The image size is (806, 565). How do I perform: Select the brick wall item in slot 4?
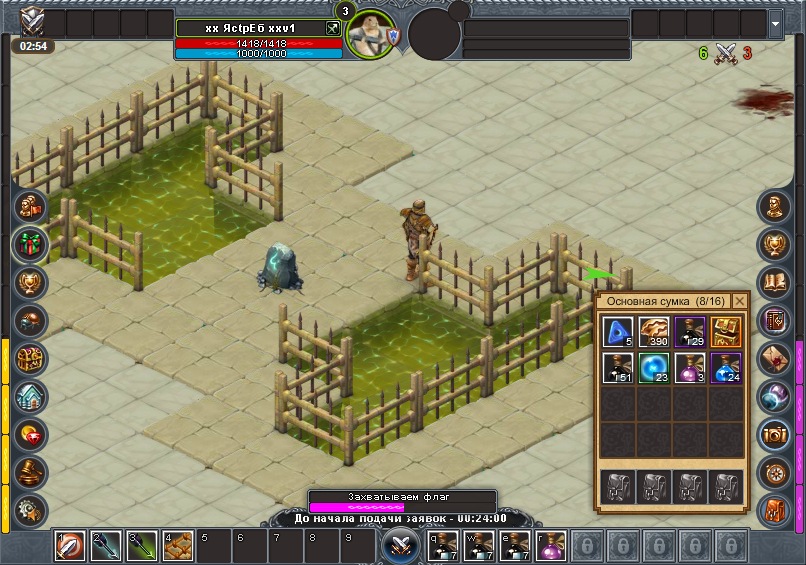click(177, 545)
